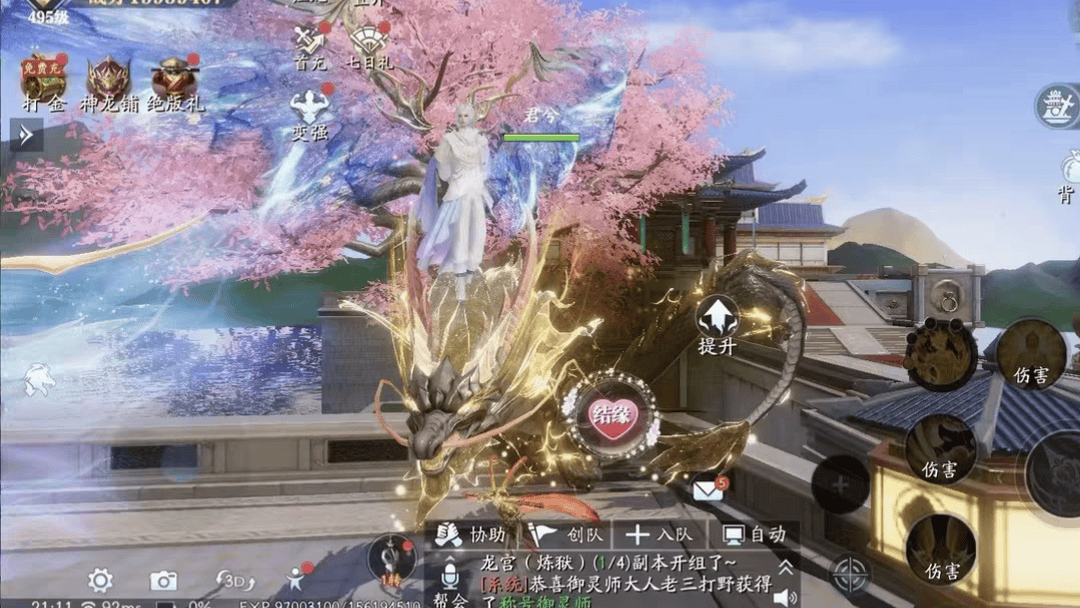Screen dimensions: 1080x608
Task: Expand the left side arrow panel
Action: coord(25,134)
